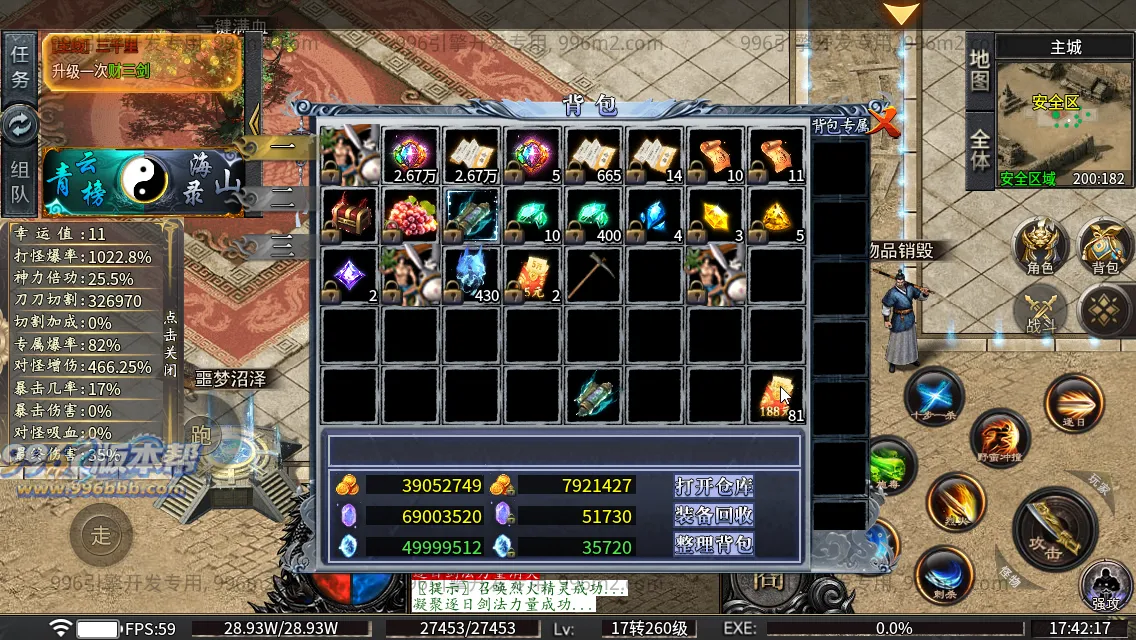Close the stats panel via 点击关闭
Screen dimensions: 1136x640
pyautogui.click(x=170, y=335)
